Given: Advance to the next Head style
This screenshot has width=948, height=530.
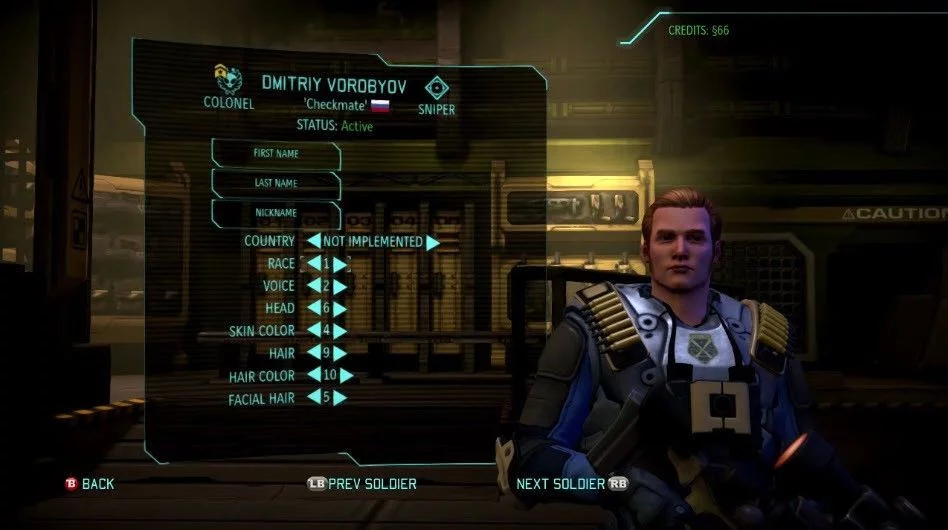Looking at the screenshot, I should point(340,309).
